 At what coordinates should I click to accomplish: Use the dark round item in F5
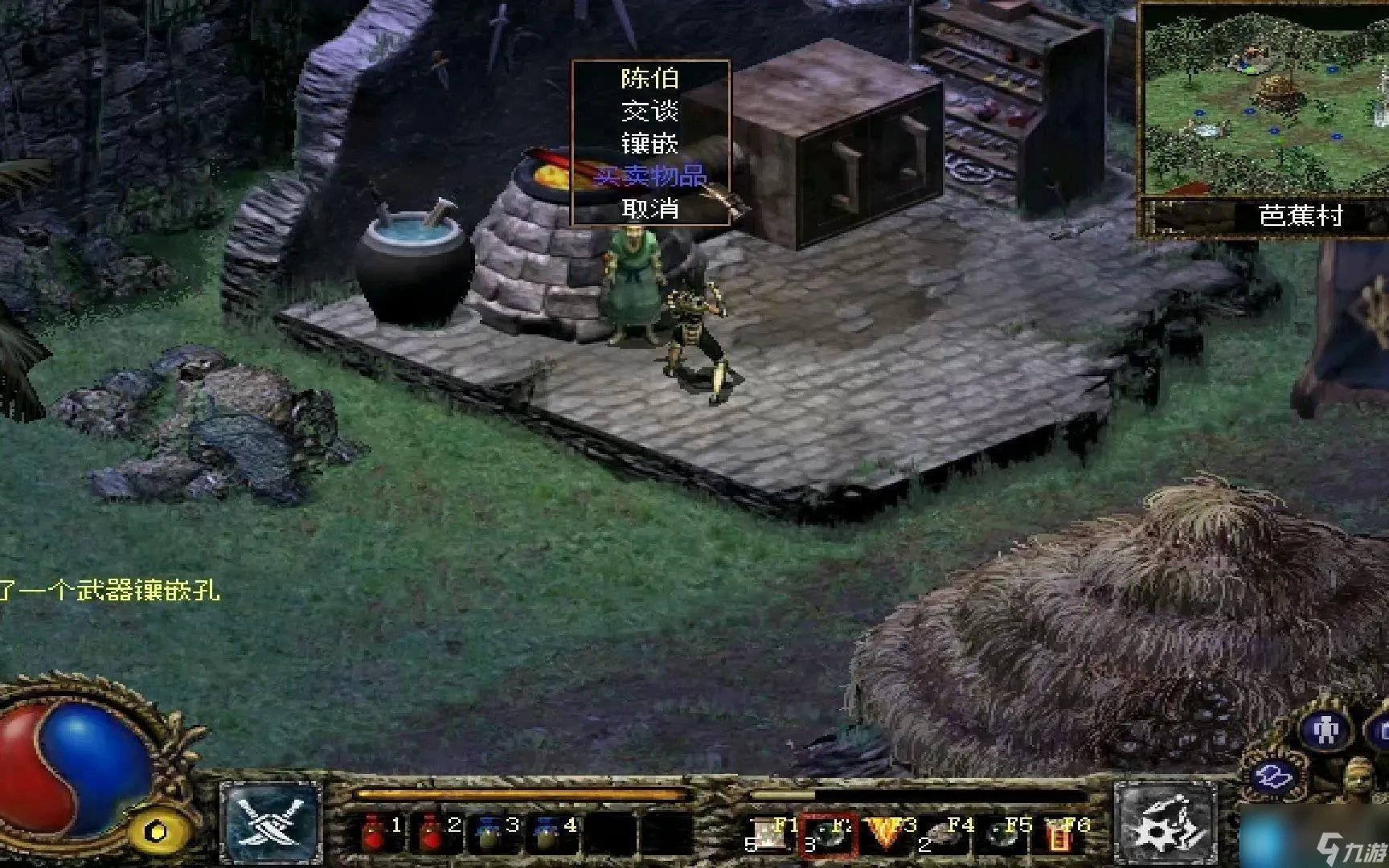click(x=1002, y=834)
